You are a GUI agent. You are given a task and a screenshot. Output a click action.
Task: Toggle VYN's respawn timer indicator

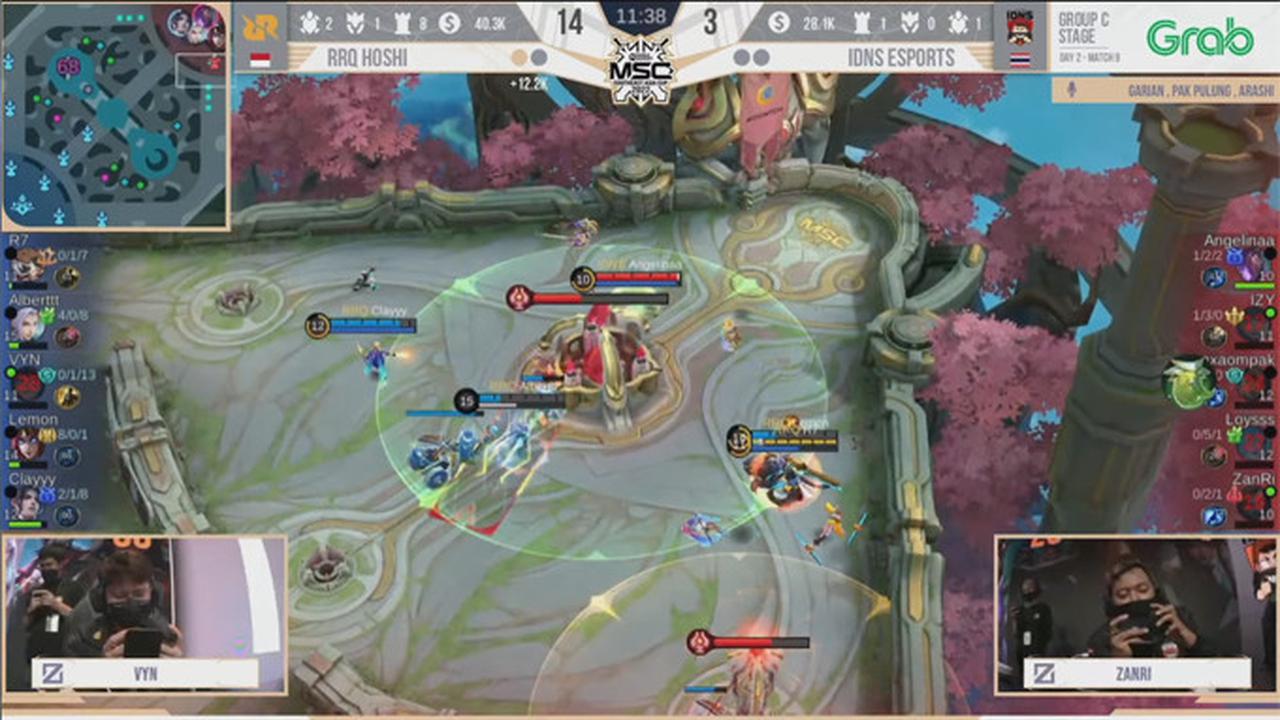pyautogui.click(x=27, y=378)
